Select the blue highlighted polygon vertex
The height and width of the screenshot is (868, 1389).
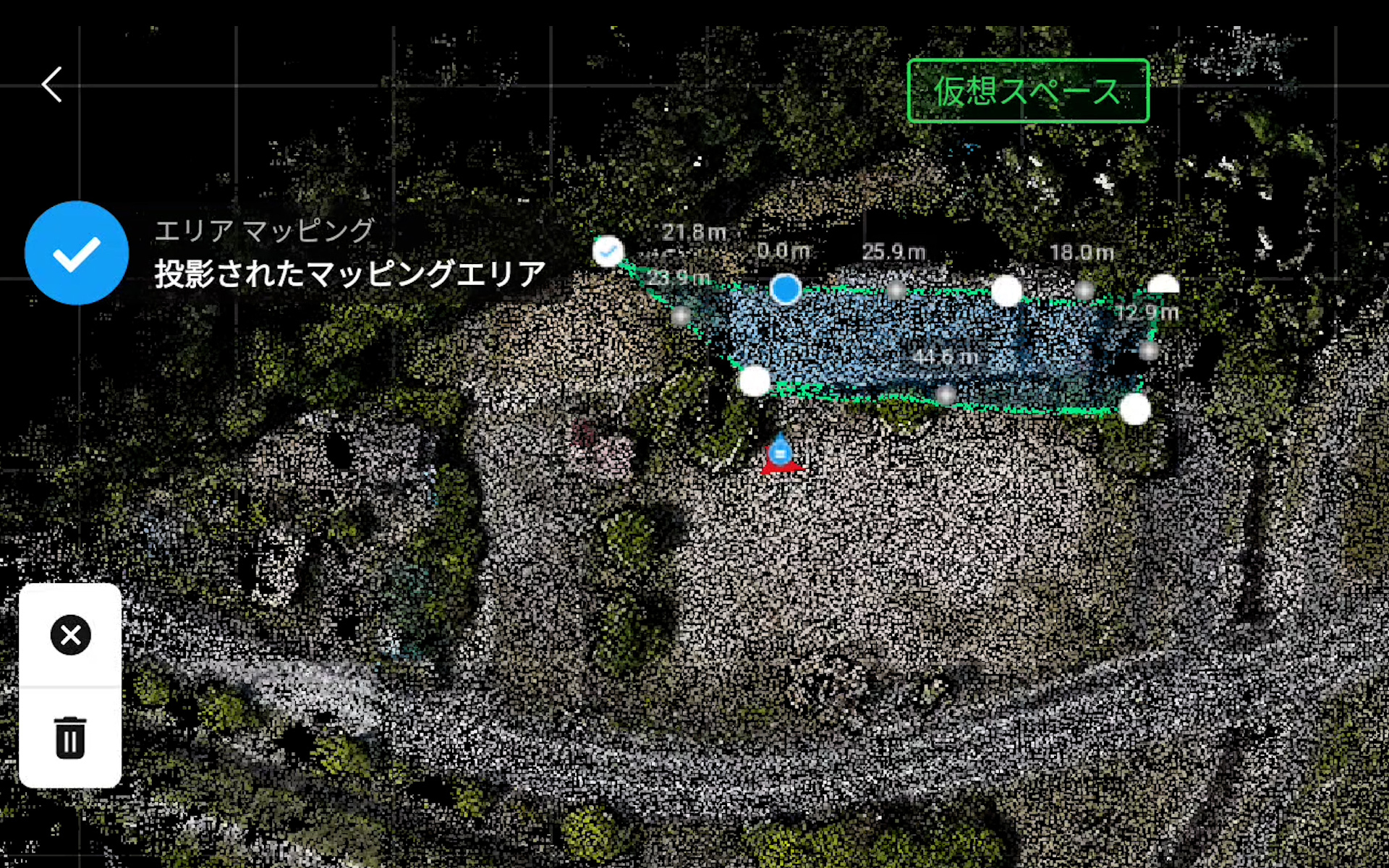(x=786, y=289)
